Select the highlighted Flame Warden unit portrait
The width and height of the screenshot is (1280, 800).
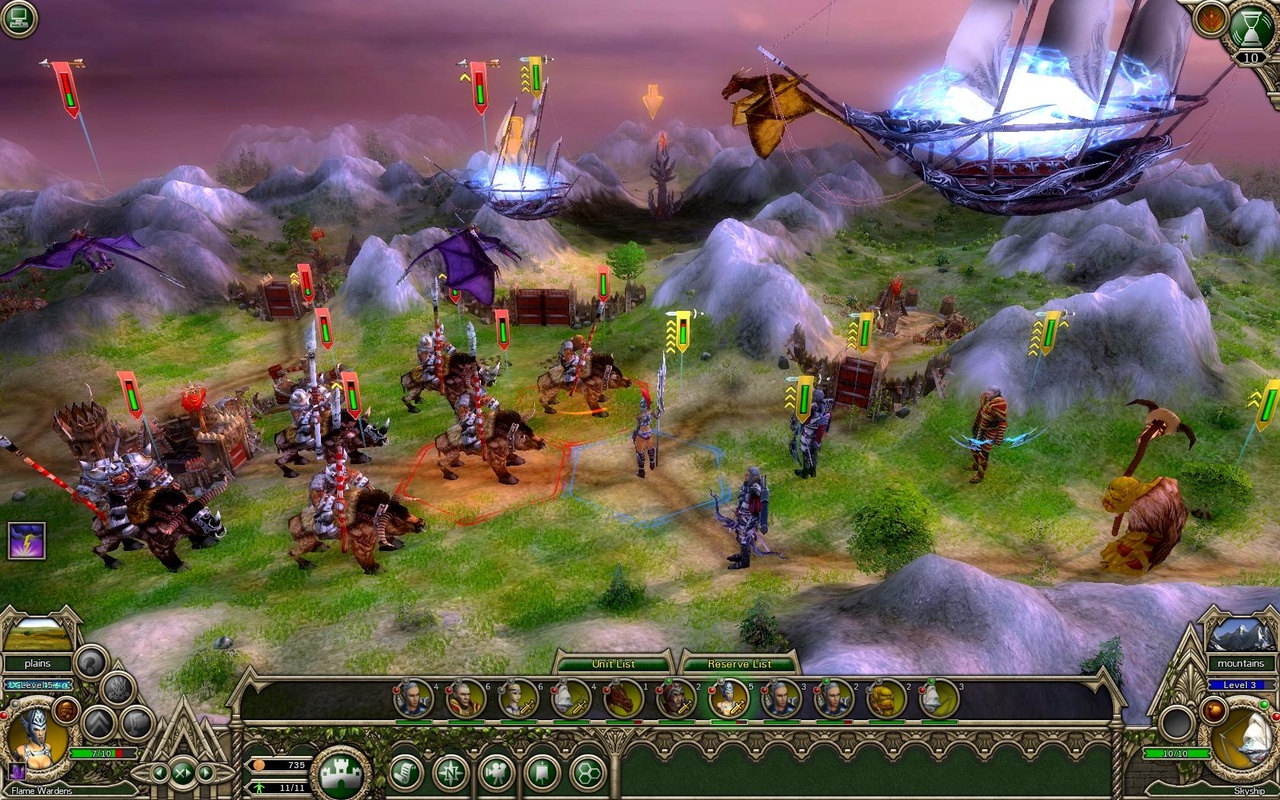click(728, 698)
